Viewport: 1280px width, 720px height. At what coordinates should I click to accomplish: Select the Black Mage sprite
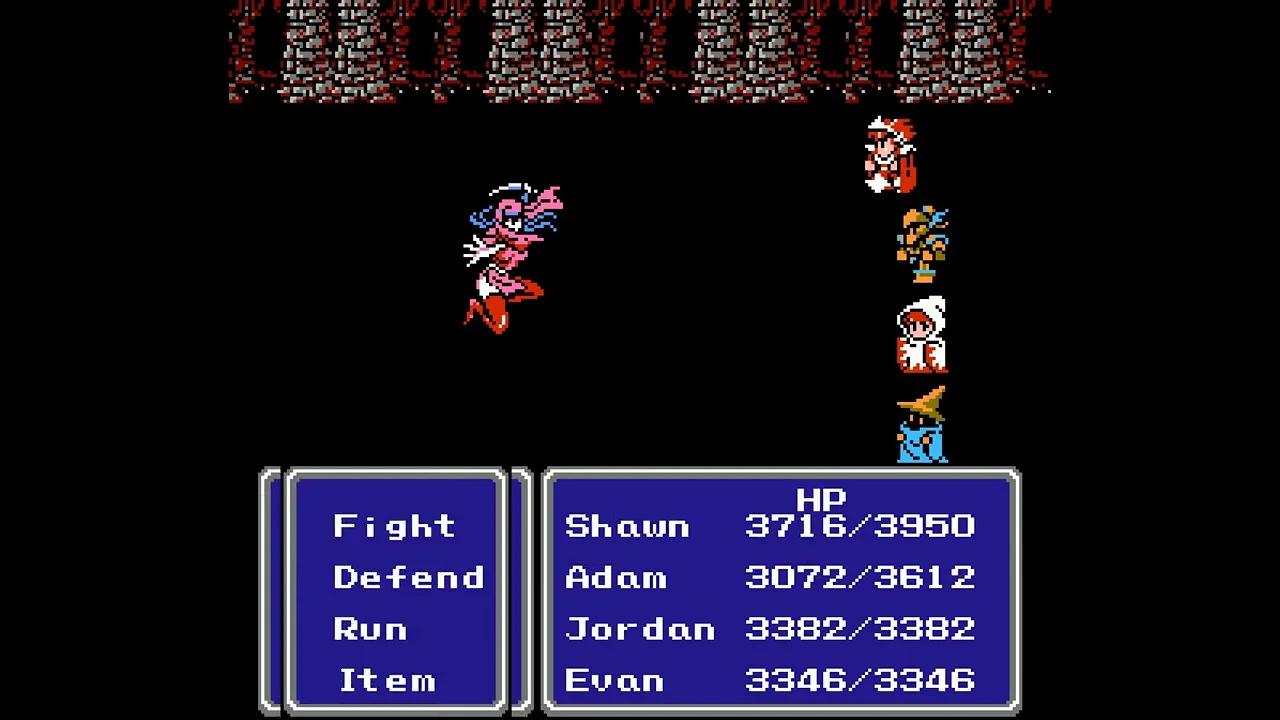920,430
